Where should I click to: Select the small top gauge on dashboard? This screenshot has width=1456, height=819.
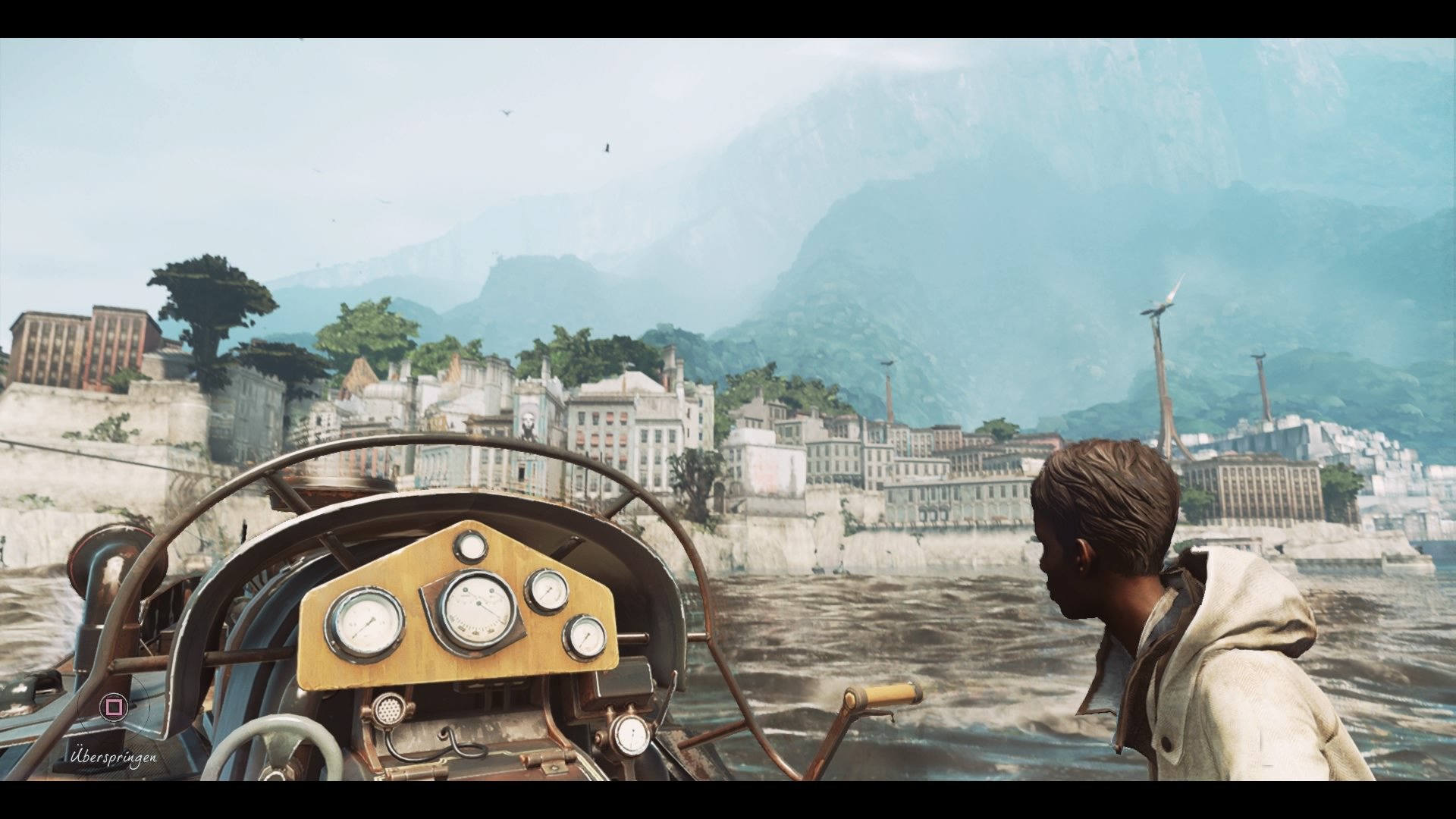coord(471,548)
